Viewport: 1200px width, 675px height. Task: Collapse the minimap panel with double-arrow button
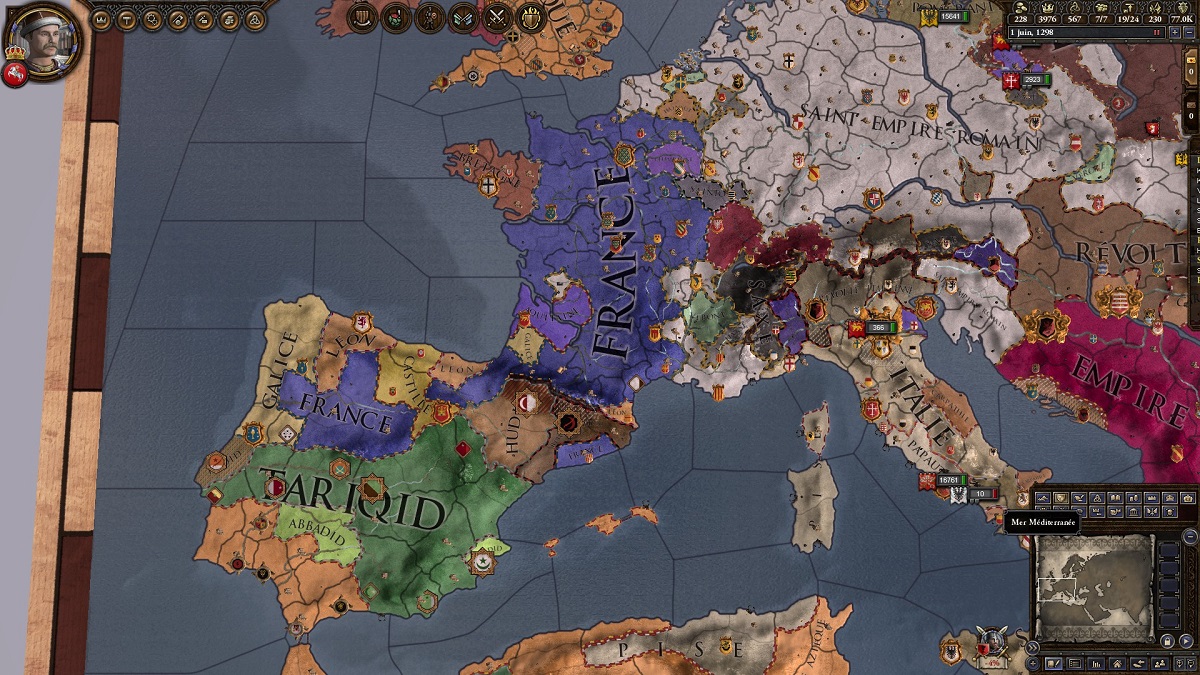1032,647
